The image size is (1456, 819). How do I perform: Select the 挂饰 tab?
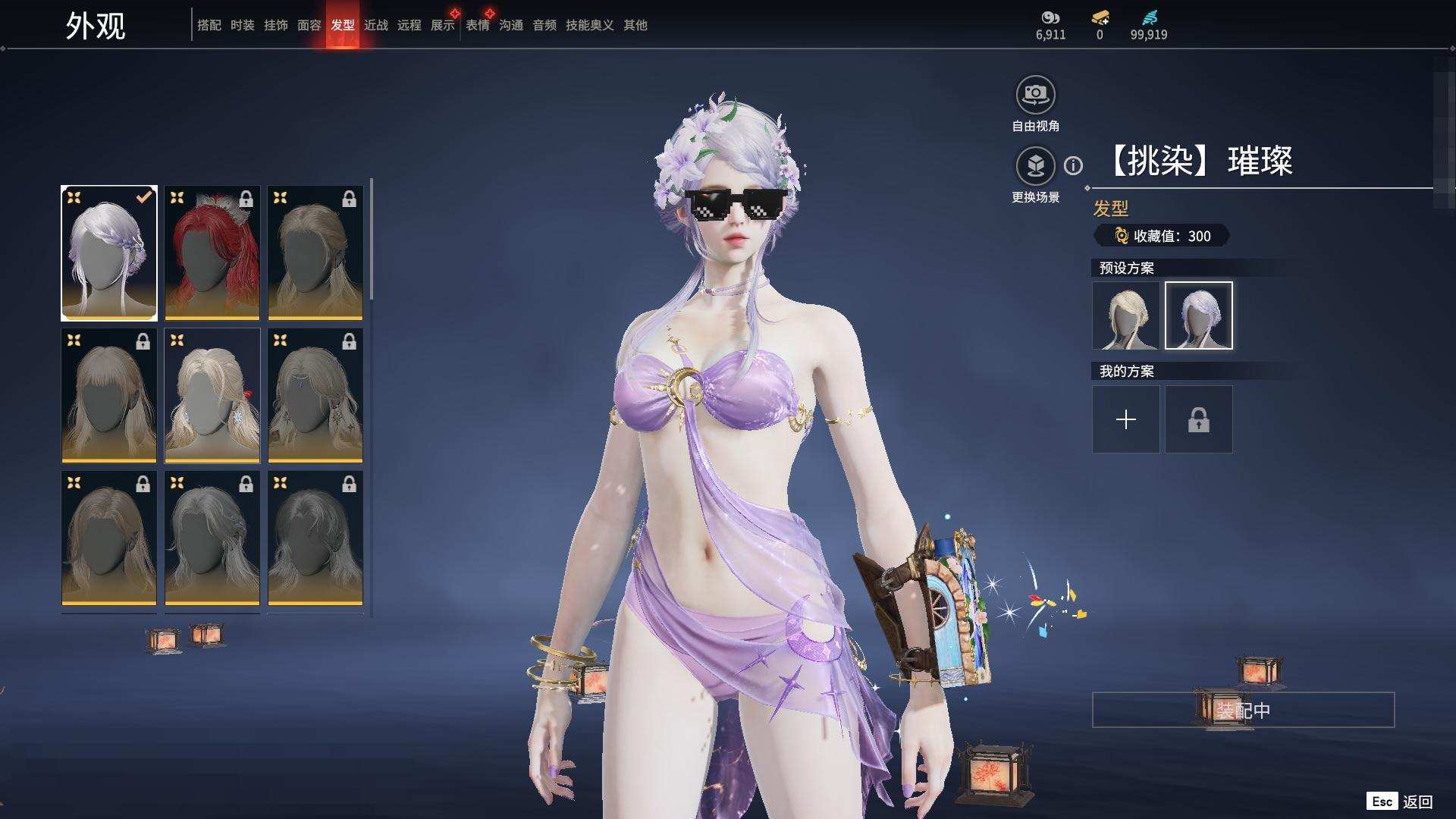point(276,25)
